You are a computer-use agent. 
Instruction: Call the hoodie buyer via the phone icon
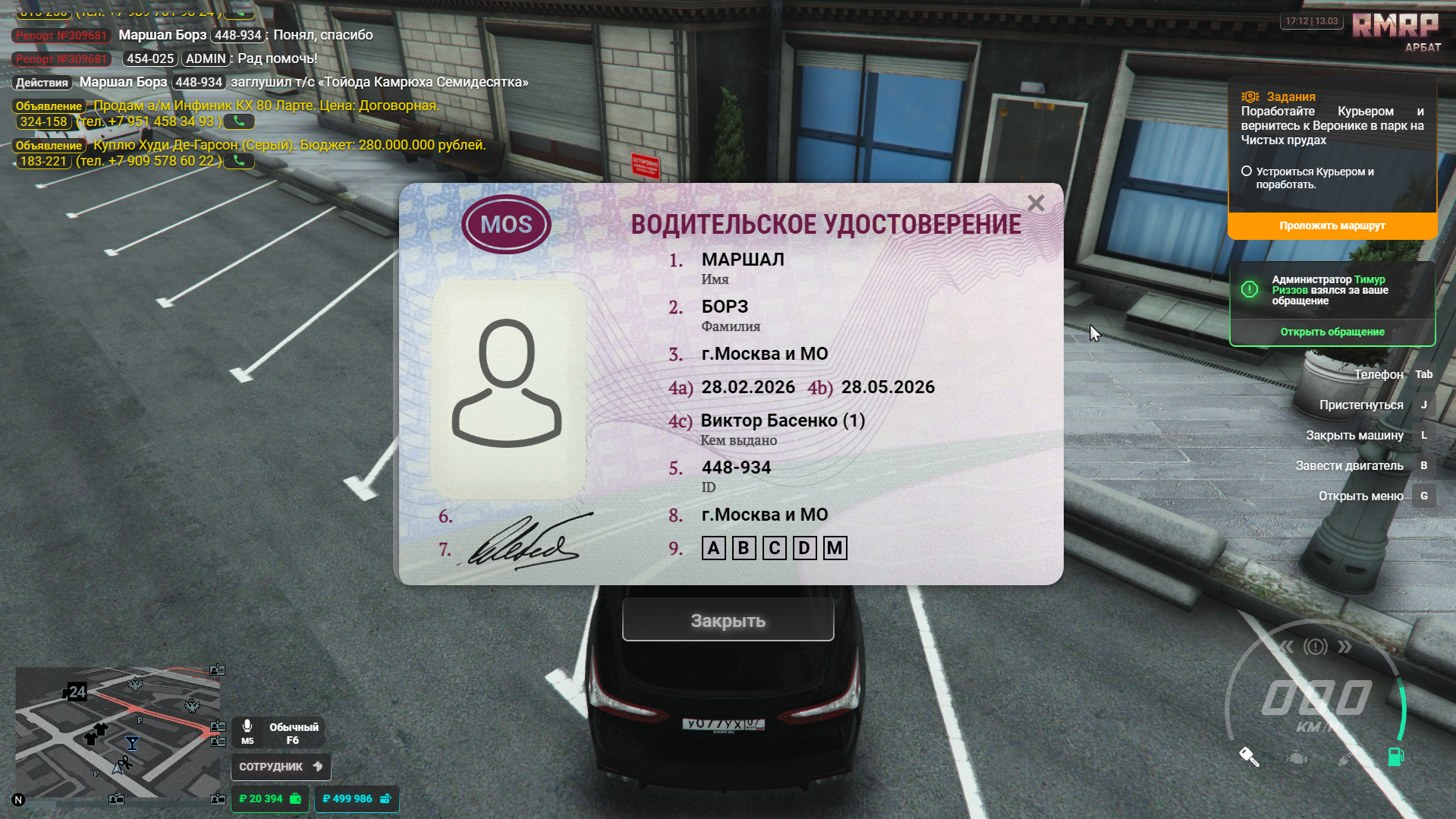coord(239,161)
